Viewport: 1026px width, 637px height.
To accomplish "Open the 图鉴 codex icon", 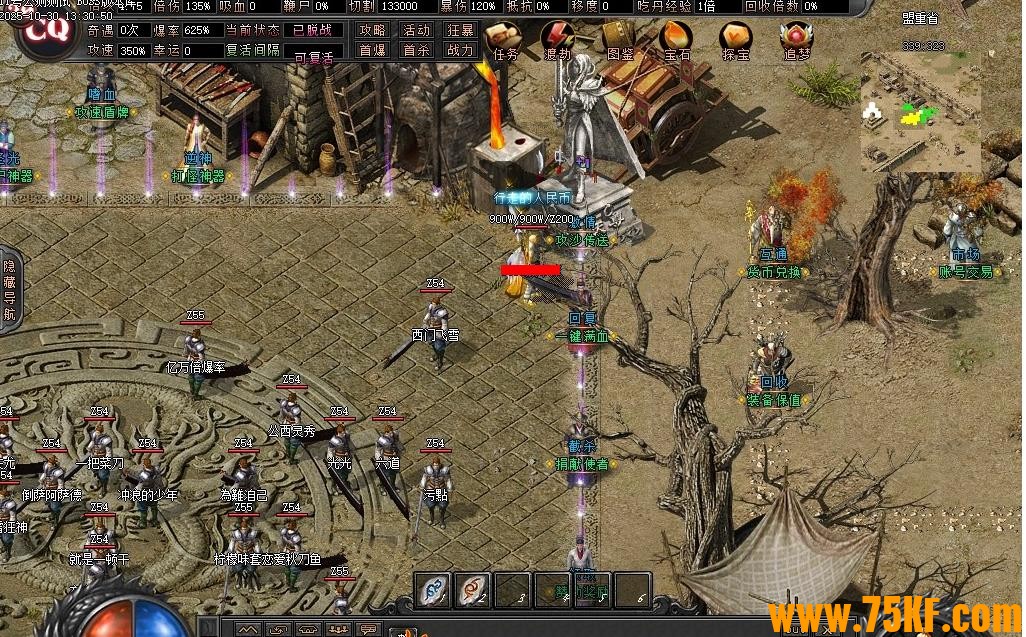I will click(x=620, y=41).
